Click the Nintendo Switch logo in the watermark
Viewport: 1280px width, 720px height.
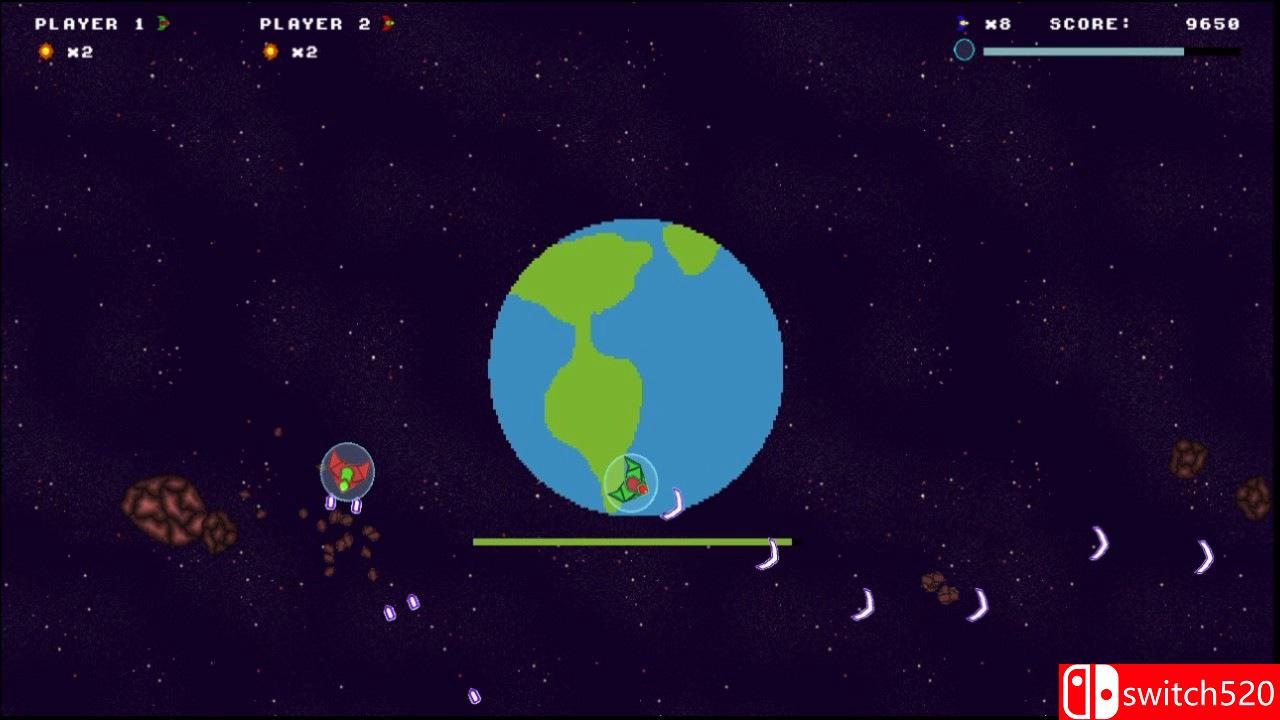tap(1091, 689)
